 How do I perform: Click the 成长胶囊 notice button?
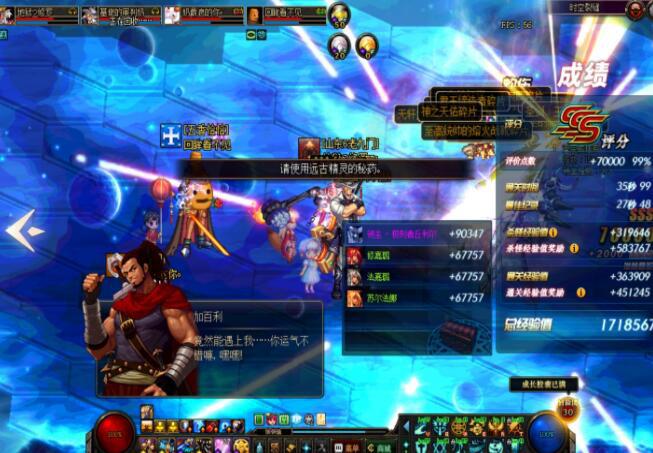tap(543, 384)
